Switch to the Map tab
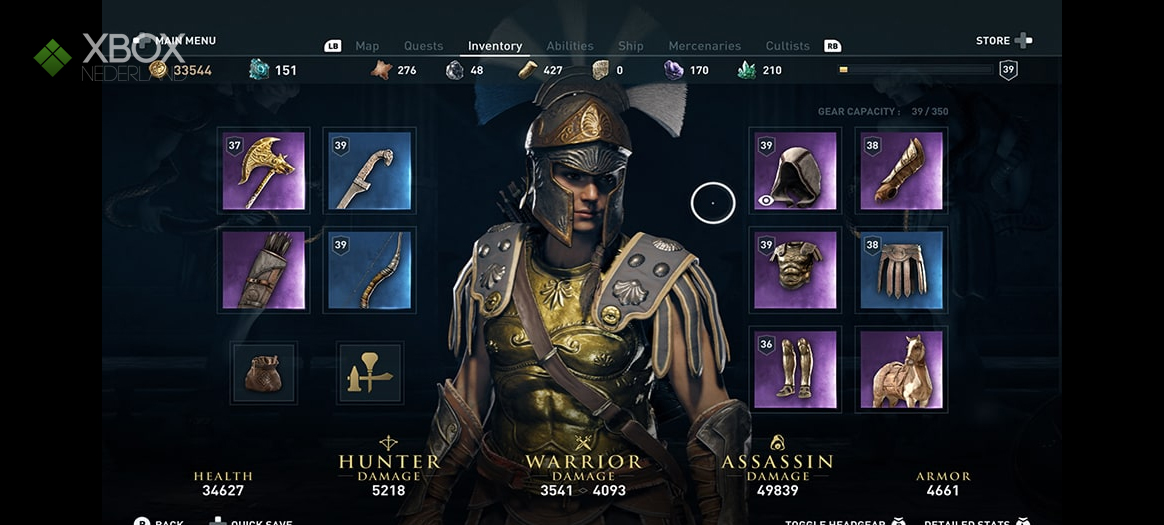The height and width of the screenshot is (525, 1164). click(x=367, y=46)
